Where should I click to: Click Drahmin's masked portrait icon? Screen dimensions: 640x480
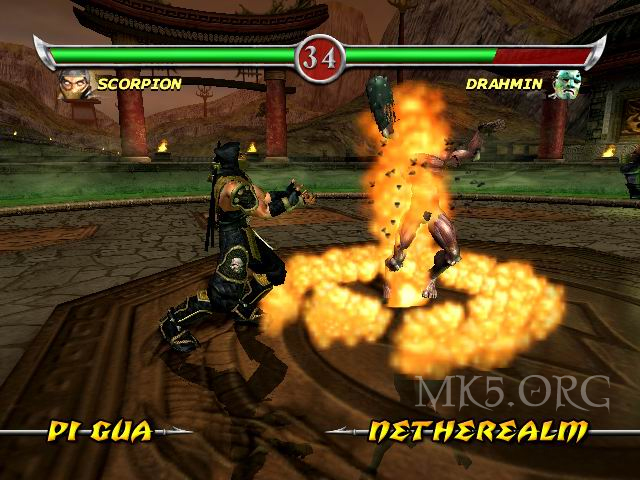[x=567, y=85]
